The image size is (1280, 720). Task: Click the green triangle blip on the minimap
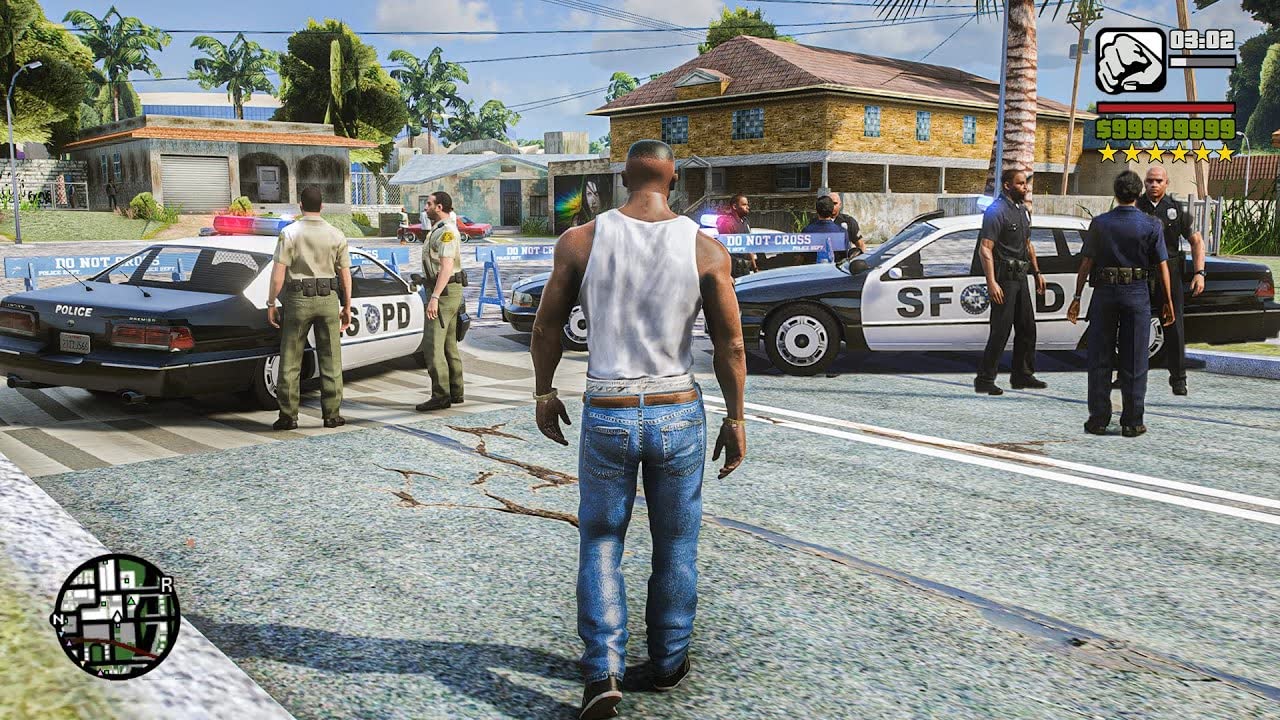coord(131,601)
